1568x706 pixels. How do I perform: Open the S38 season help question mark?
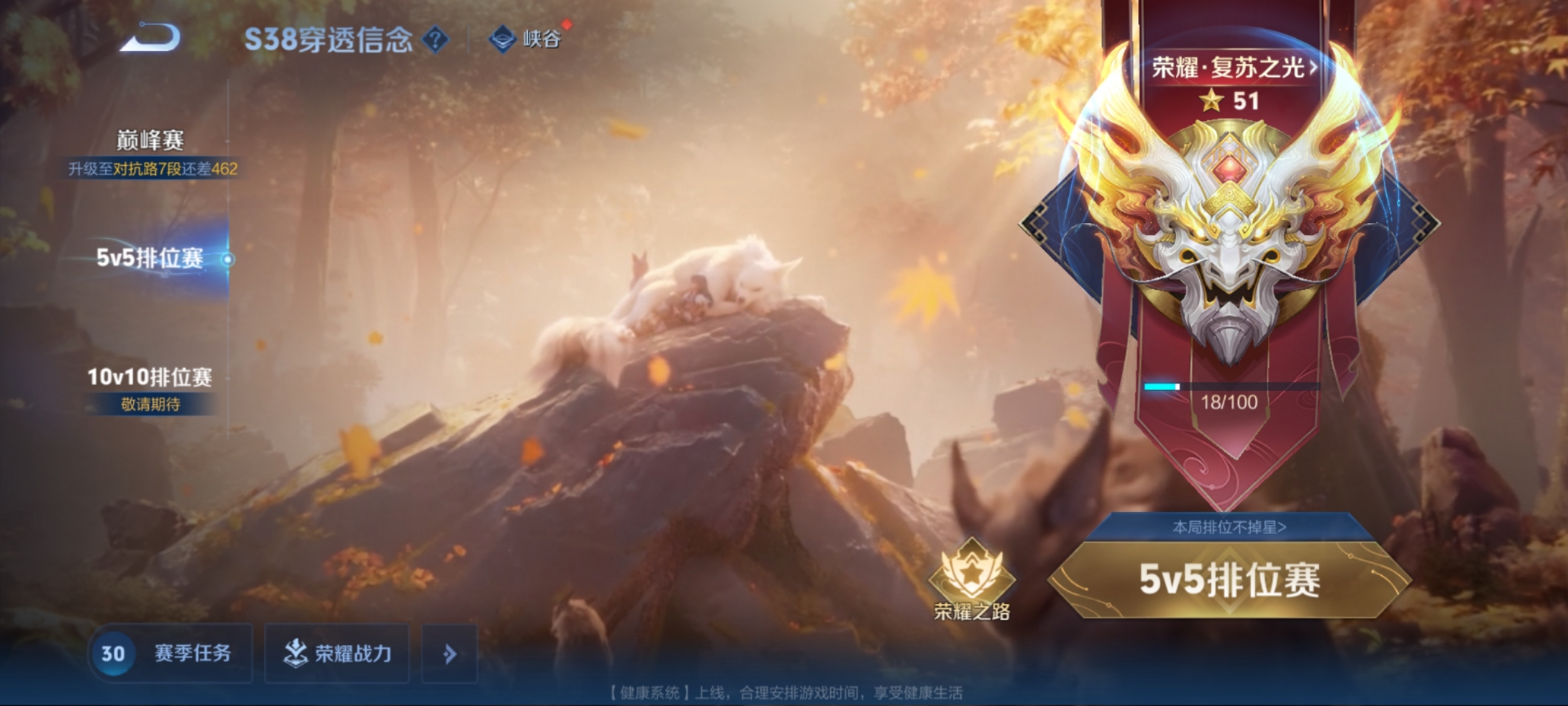pos(435,40)
